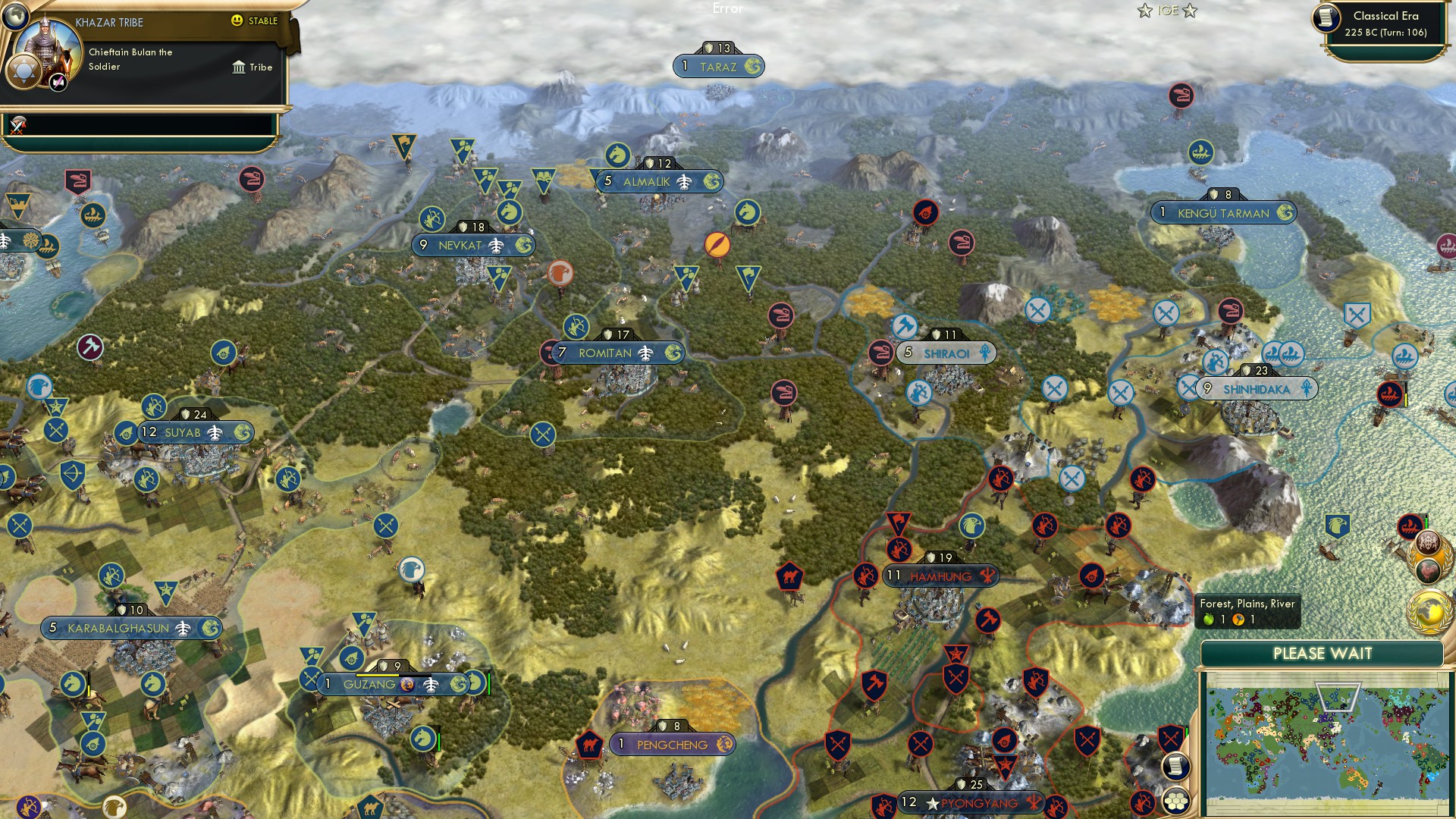This screenshot has height=819, width=1456.
Task: Open the coat of arms notification icon
Action: pos(1428,541)
